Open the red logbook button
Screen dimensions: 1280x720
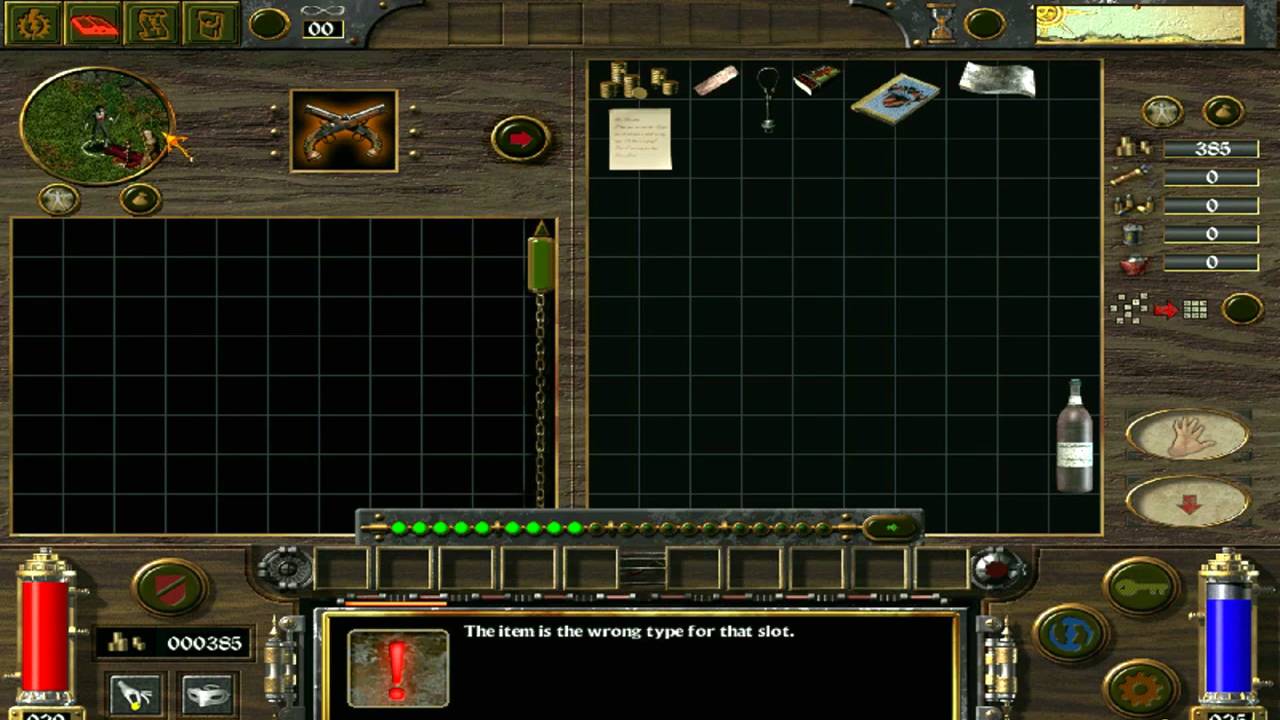tap(93, 24)
